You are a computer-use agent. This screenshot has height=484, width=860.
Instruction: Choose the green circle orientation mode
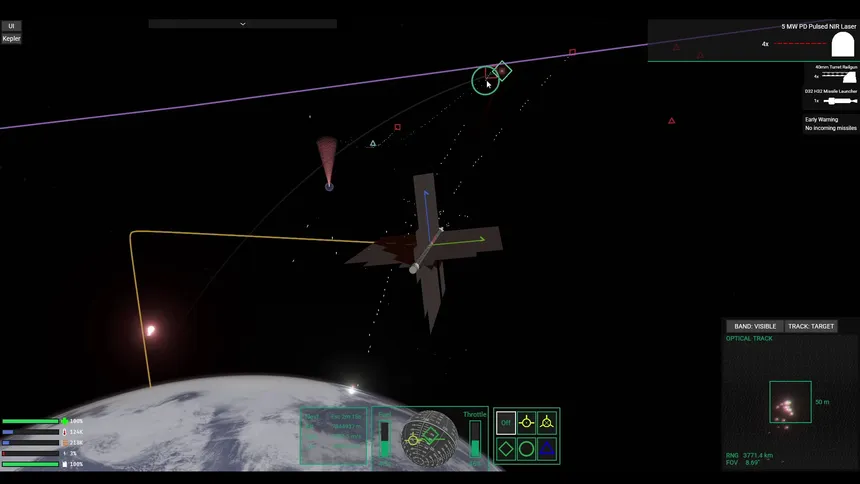(526, 449)
